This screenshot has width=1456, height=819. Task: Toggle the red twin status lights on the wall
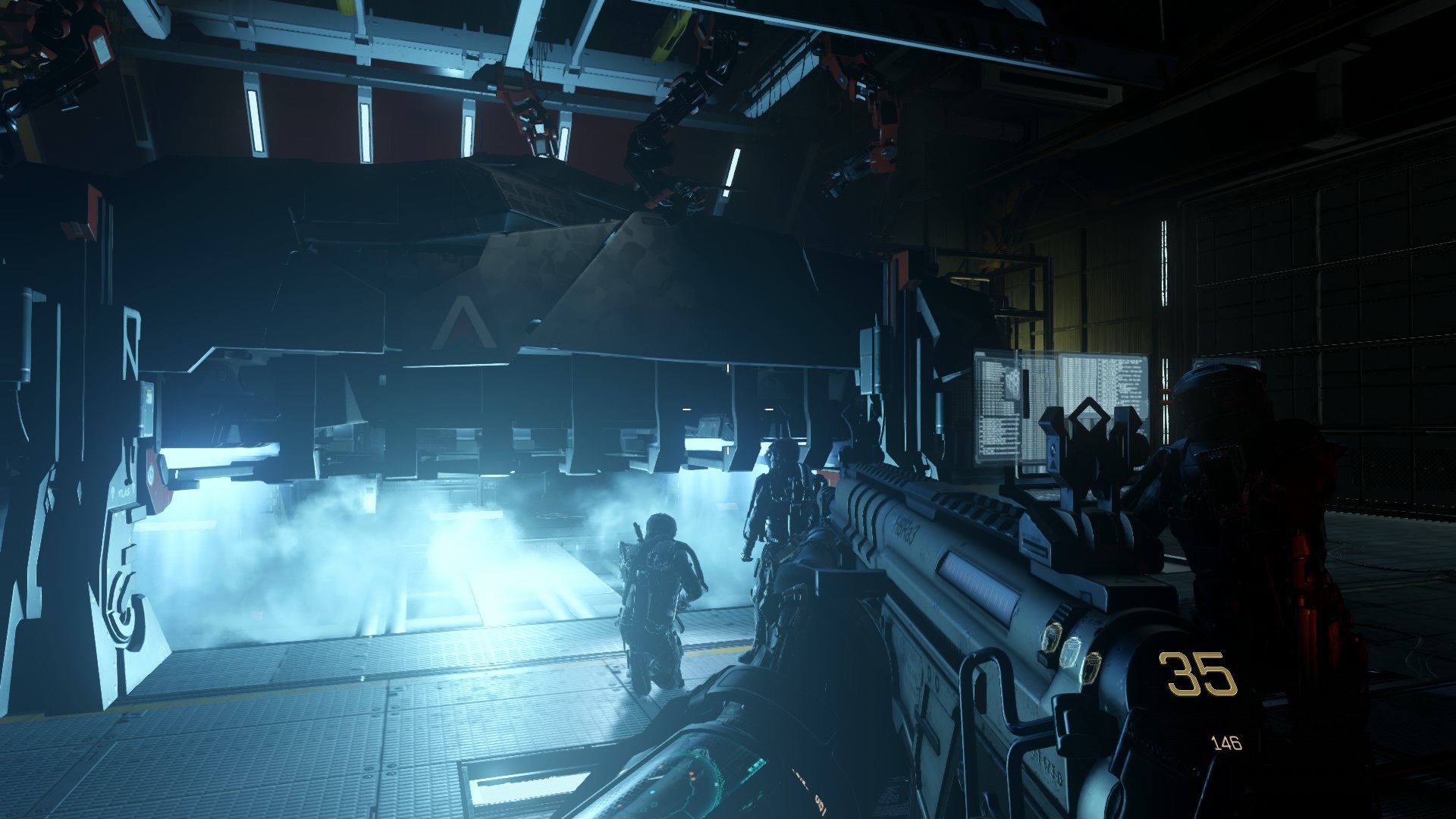coord(1165,395)
